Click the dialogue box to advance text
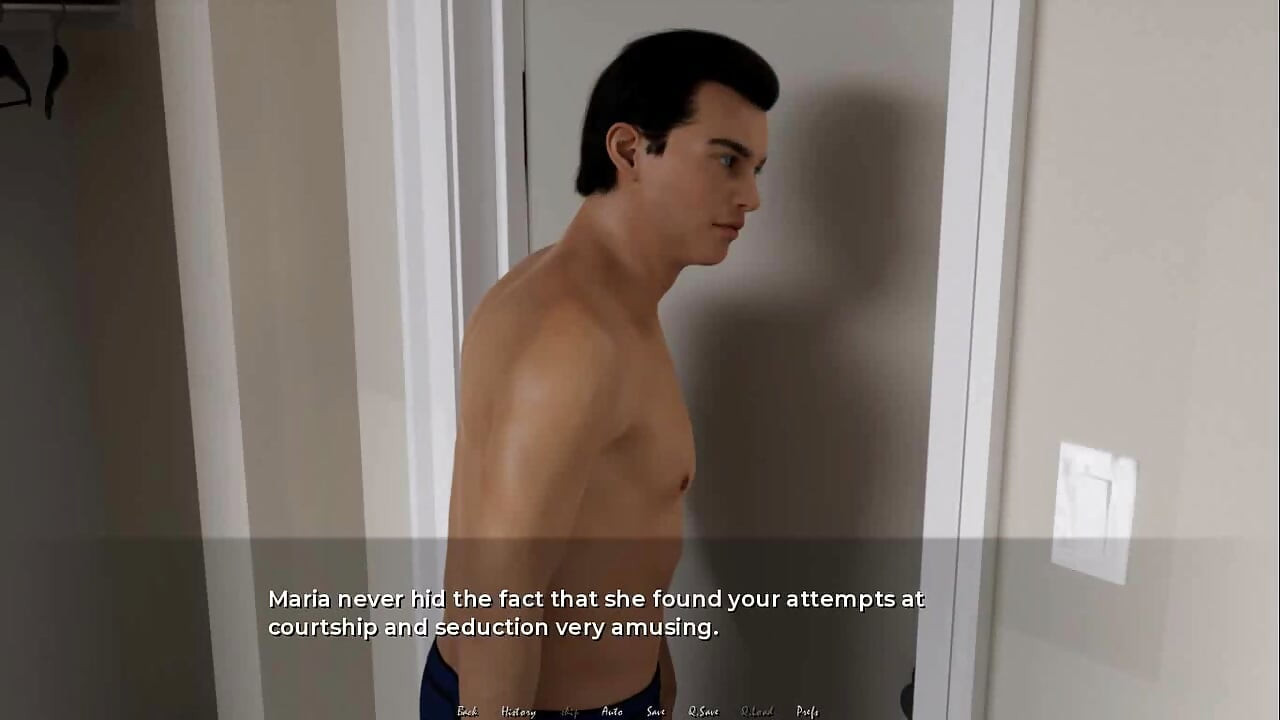 (x=640, y=612)
